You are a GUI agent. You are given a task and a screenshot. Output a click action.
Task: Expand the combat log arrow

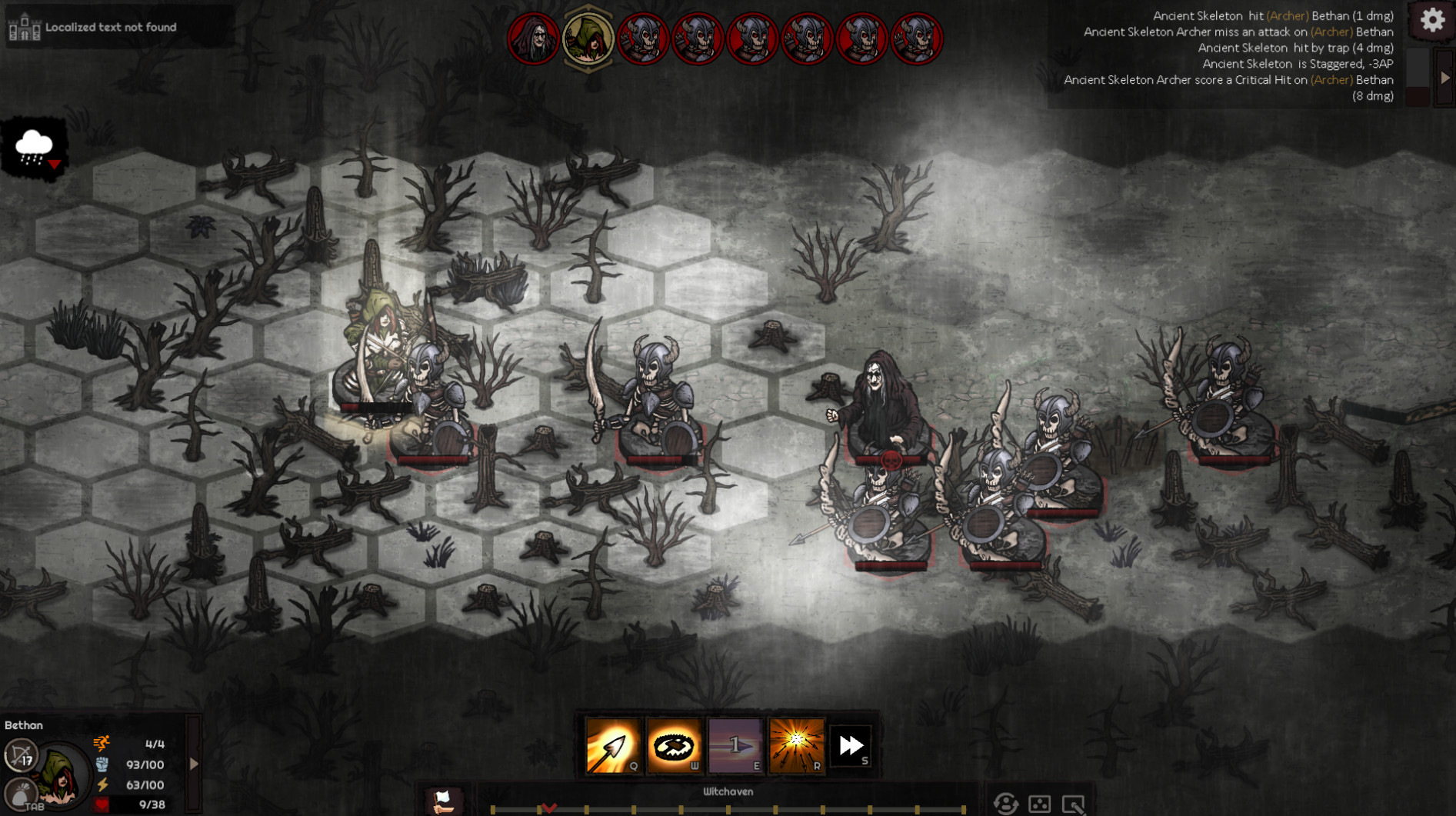[1445, 78]
